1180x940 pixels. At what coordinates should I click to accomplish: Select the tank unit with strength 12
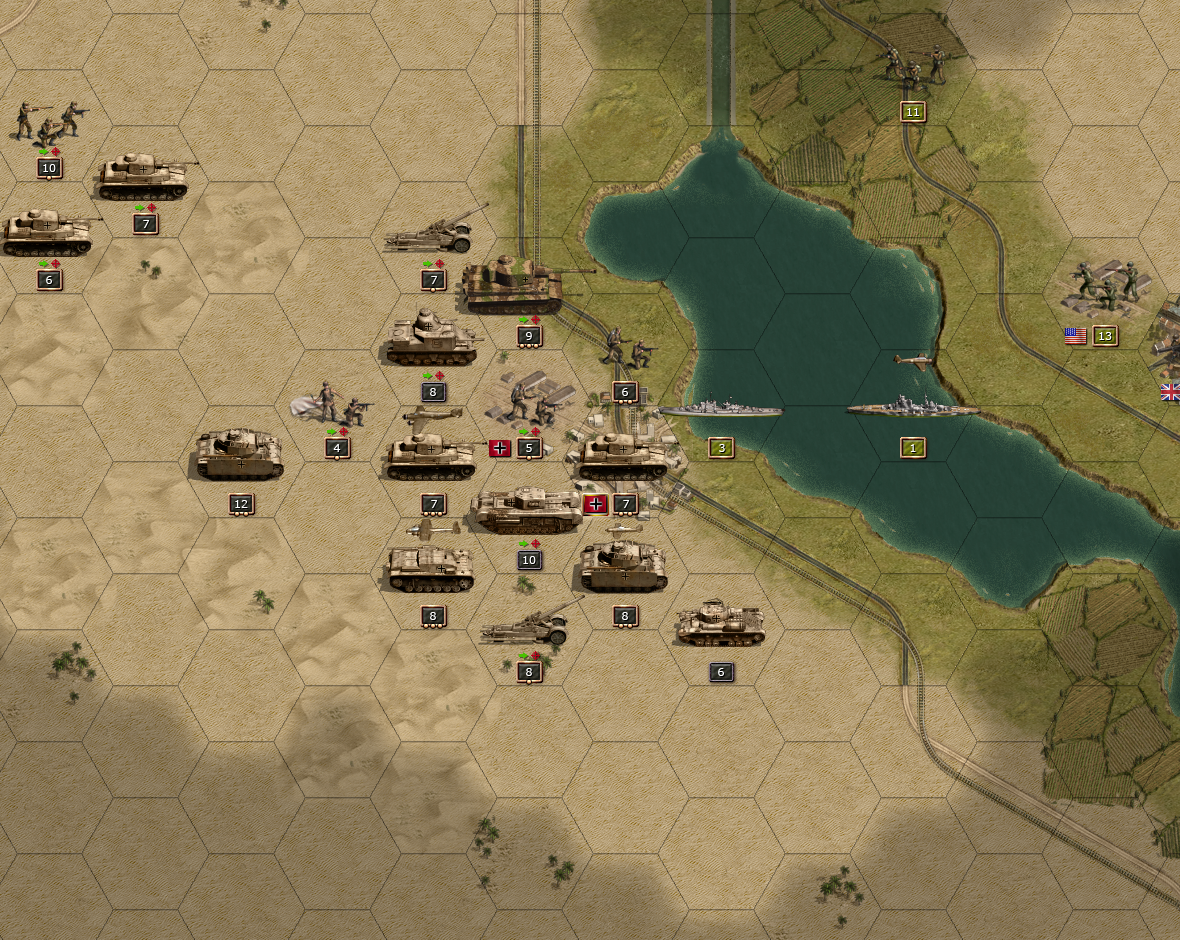coord(240,453)
